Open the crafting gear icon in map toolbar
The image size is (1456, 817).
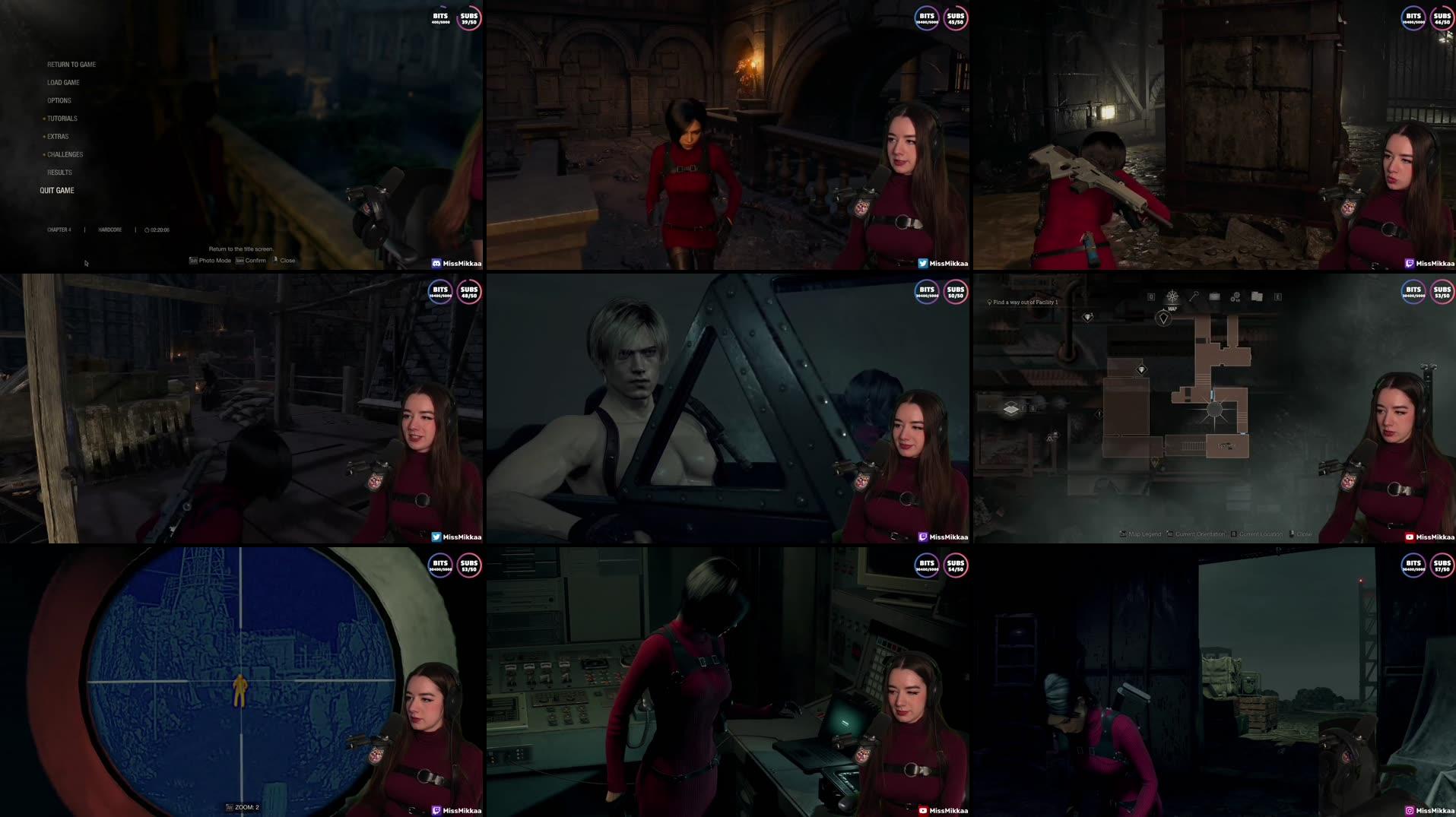(x=1236, y=299)
